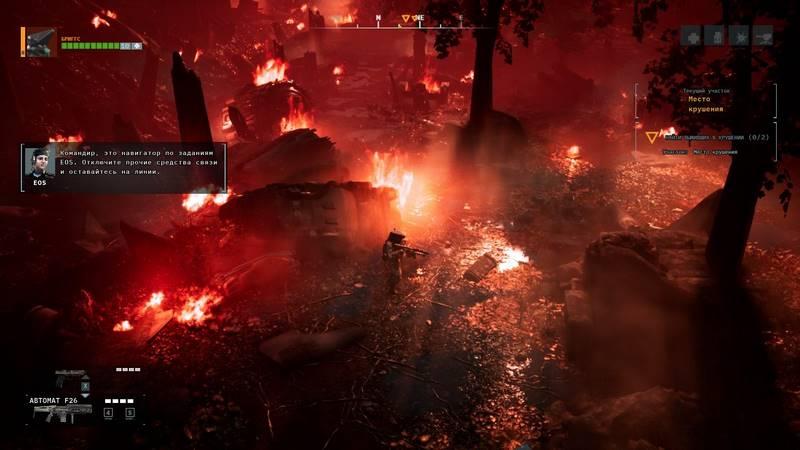Select the current area panel "Место крушения"

coord(707,100)
